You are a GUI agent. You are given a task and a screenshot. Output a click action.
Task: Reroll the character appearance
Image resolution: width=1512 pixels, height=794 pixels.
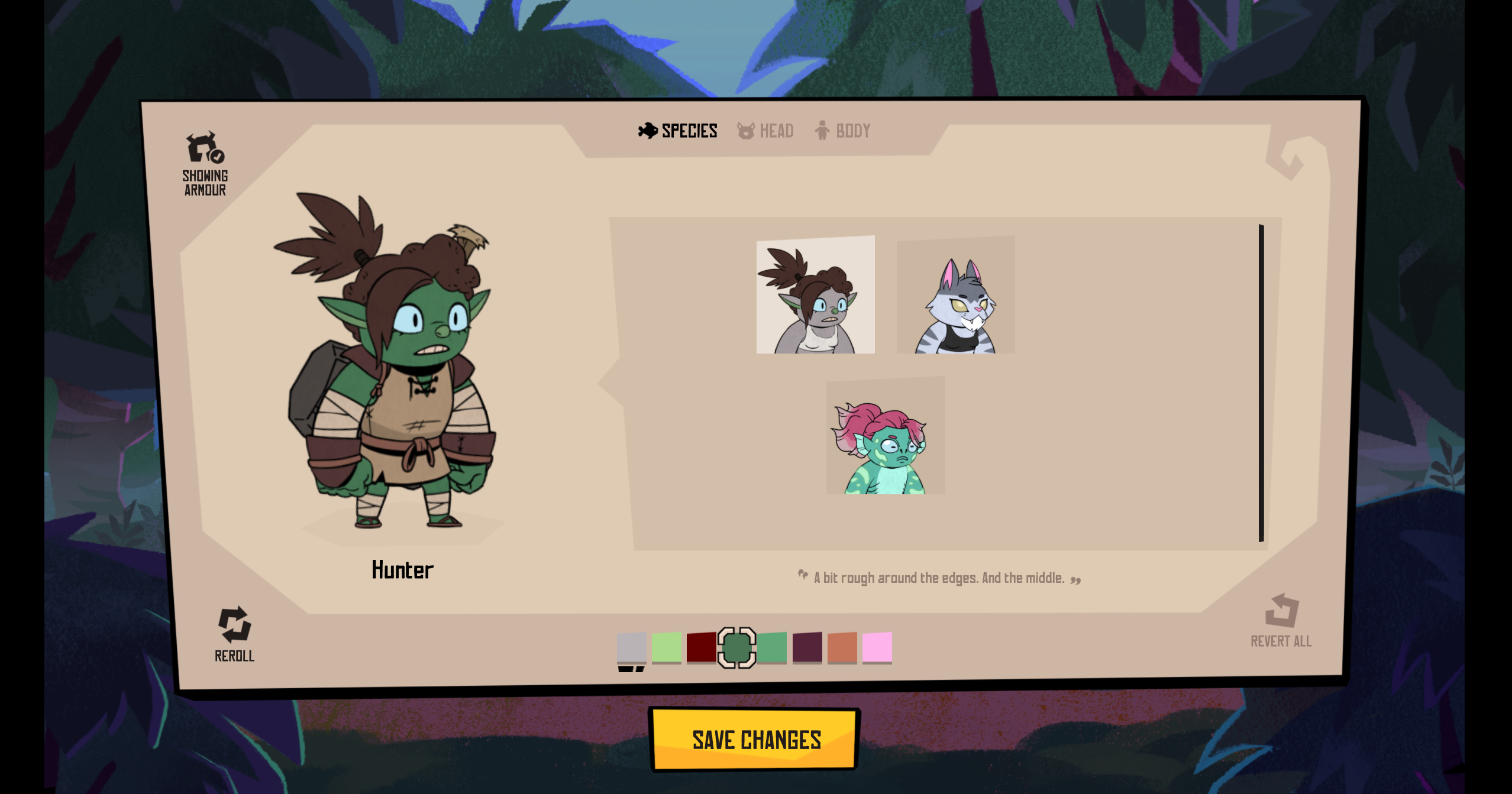click(235, 634)
